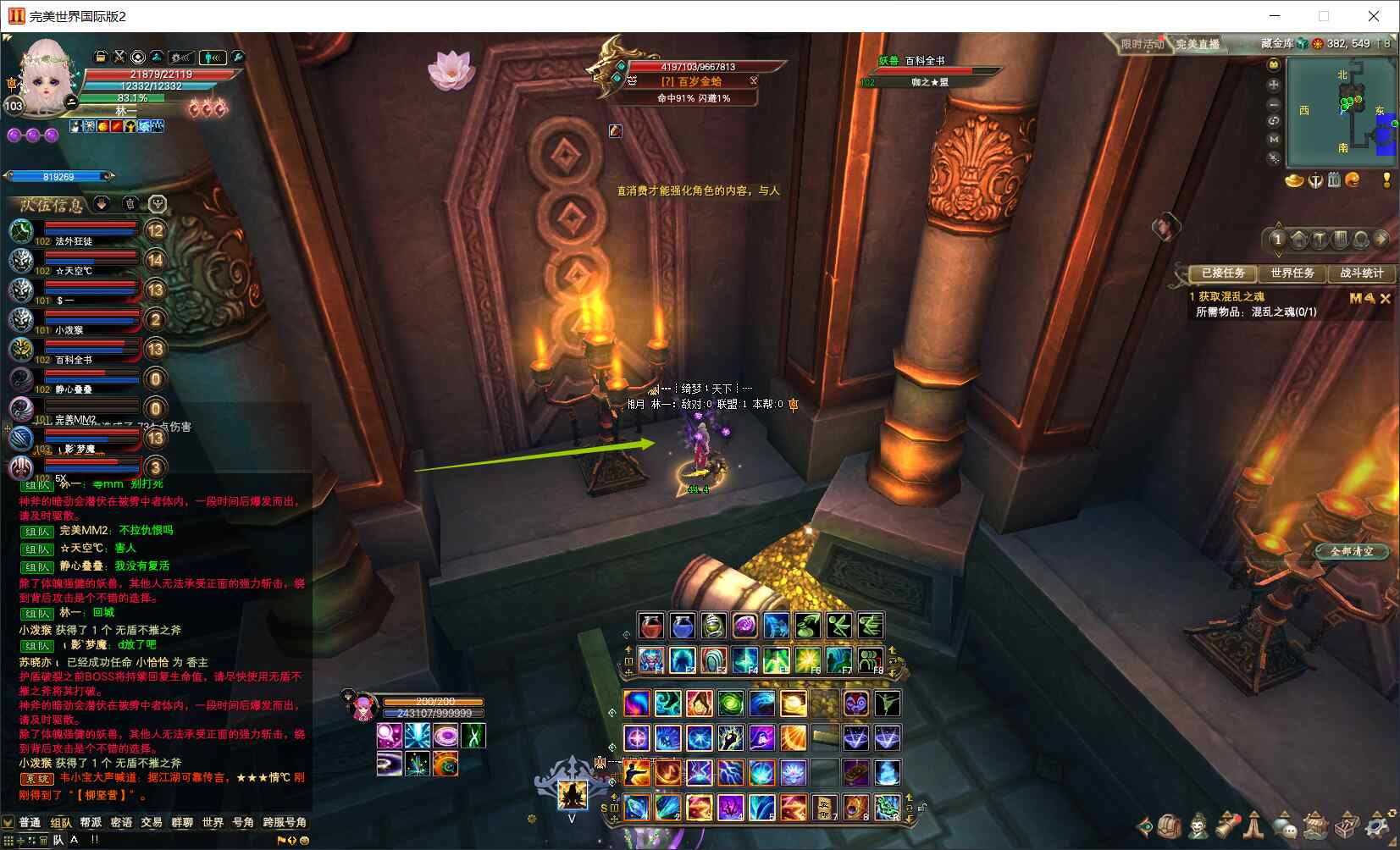
Task: Activate the F1 demon-face skill
Action: point(650,660)
